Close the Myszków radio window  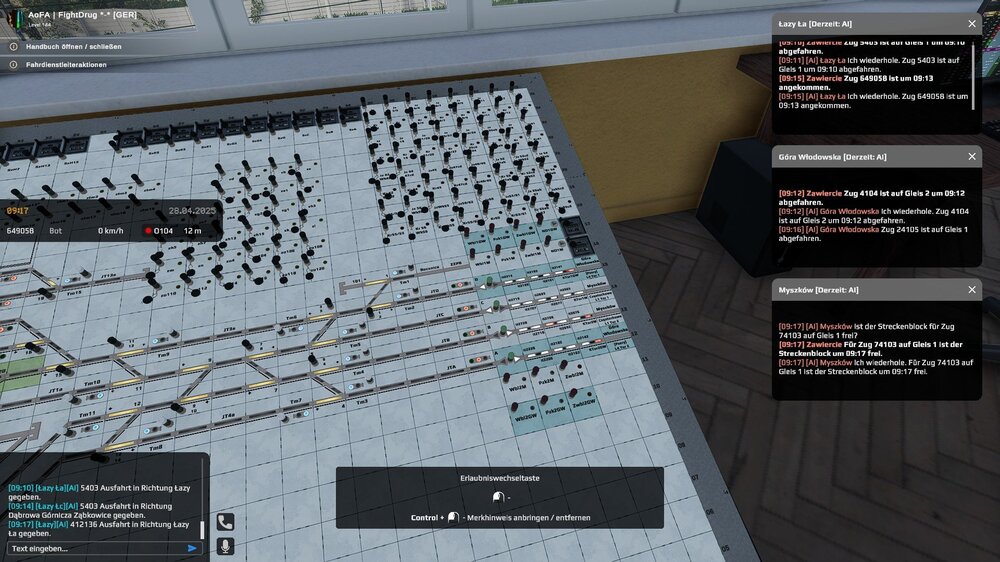972,290
